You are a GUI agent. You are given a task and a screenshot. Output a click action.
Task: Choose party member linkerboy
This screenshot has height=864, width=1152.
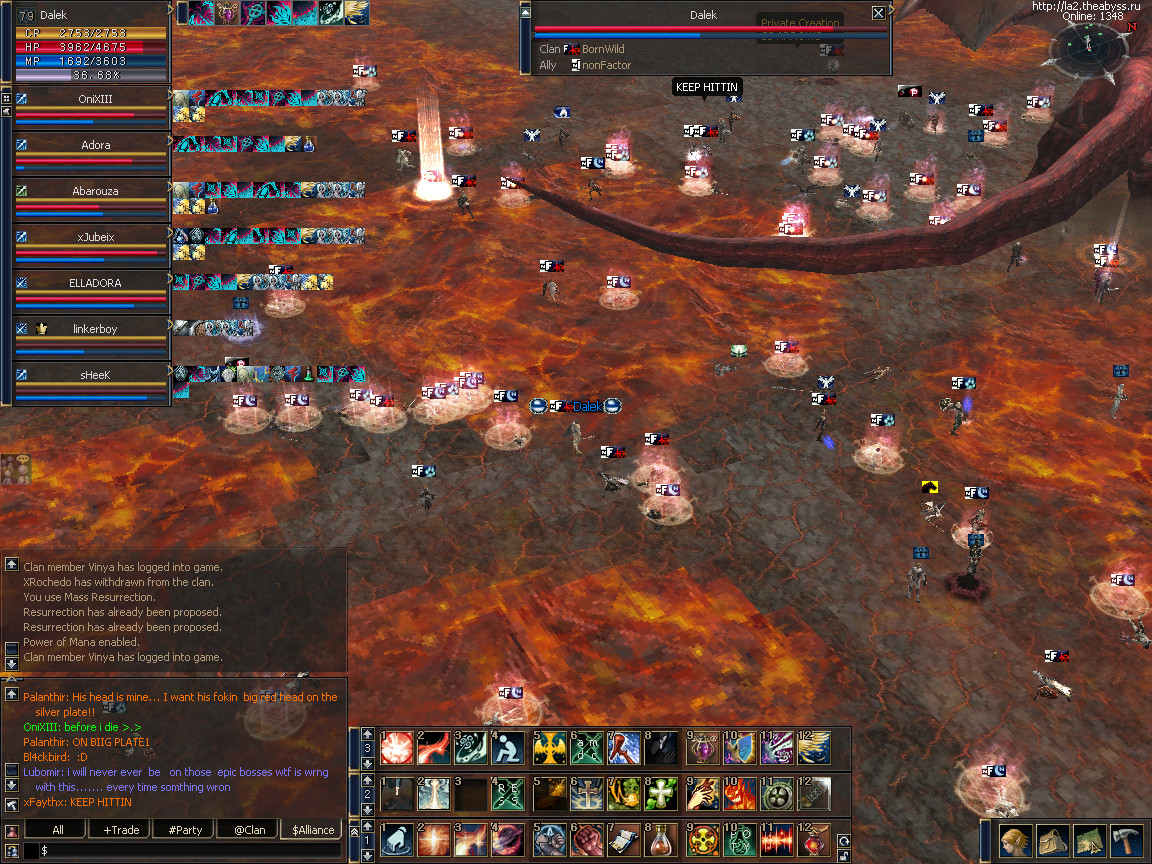click(95, 329)
